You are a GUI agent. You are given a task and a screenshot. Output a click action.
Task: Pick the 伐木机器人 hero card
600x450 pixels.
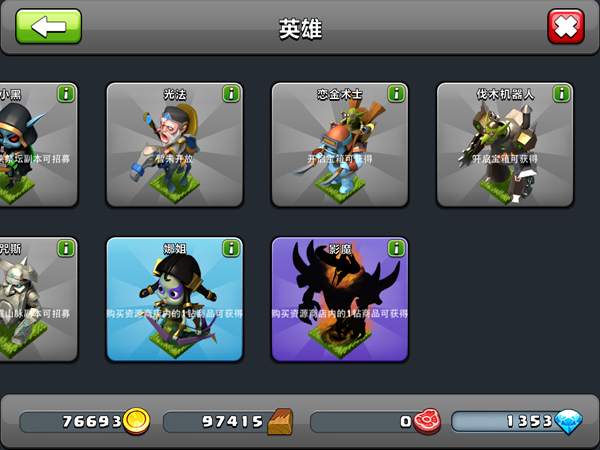pos(505,145)
